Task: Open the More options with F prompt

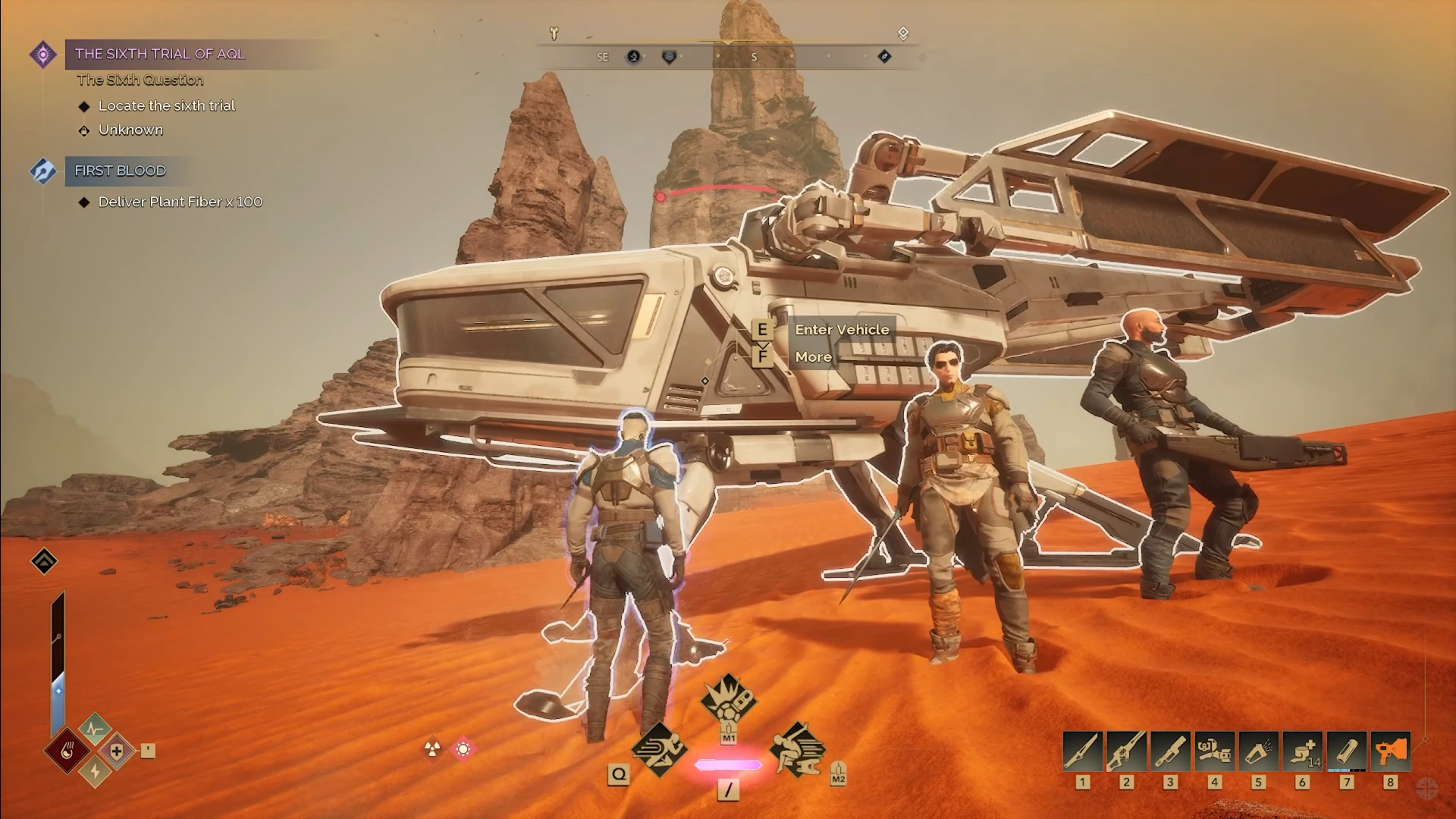Action: pos(814,356)
